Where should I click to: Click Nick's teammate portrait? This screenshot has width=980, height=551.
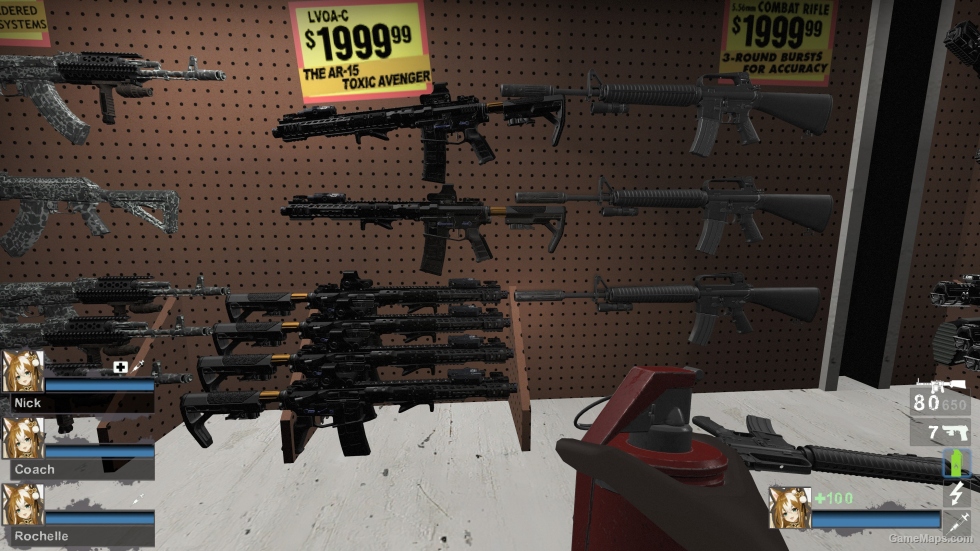pos(21,371)
